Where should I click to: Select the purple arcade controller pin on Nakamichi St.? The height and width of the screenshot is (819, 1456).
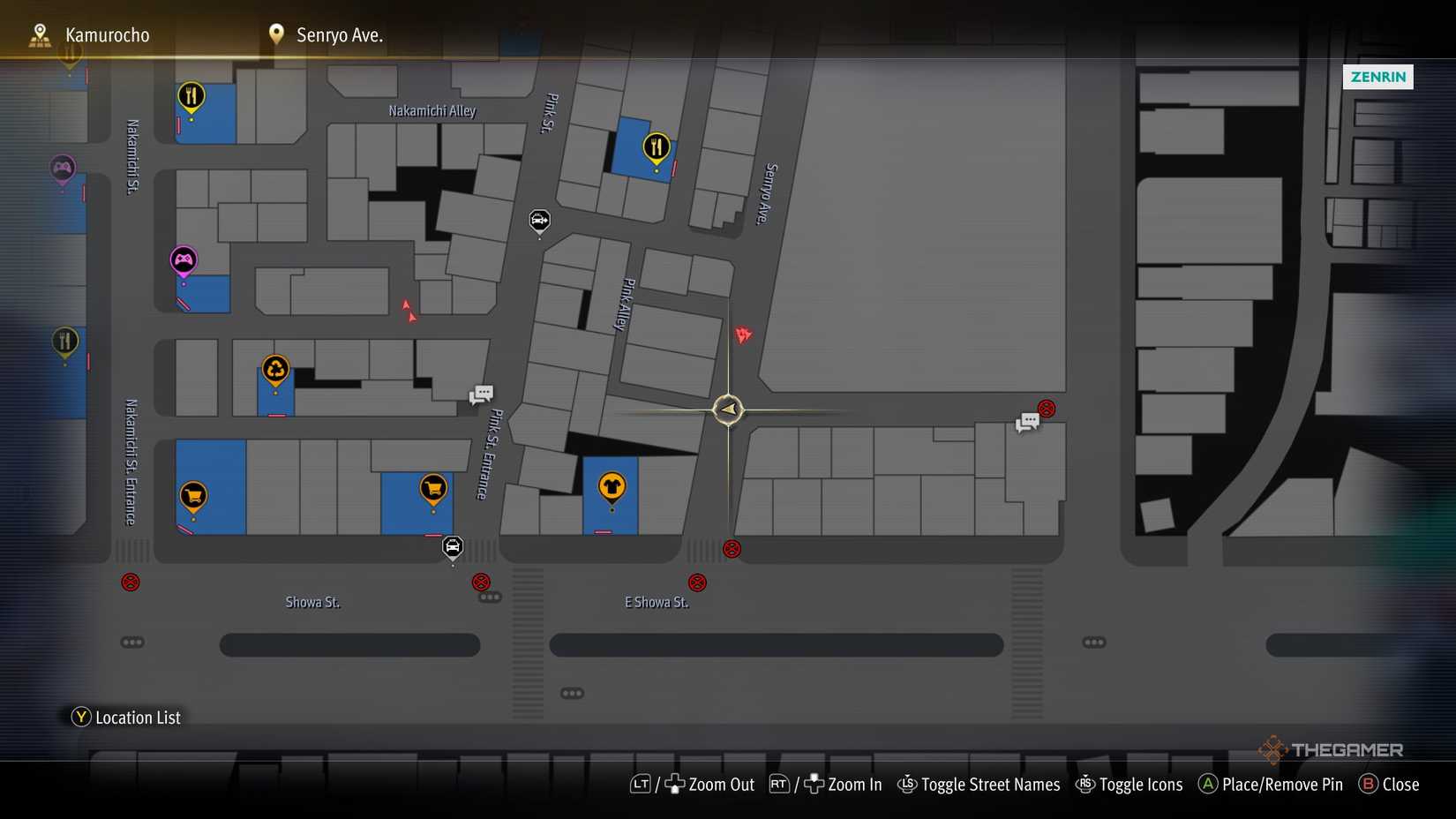coord(184,259)
